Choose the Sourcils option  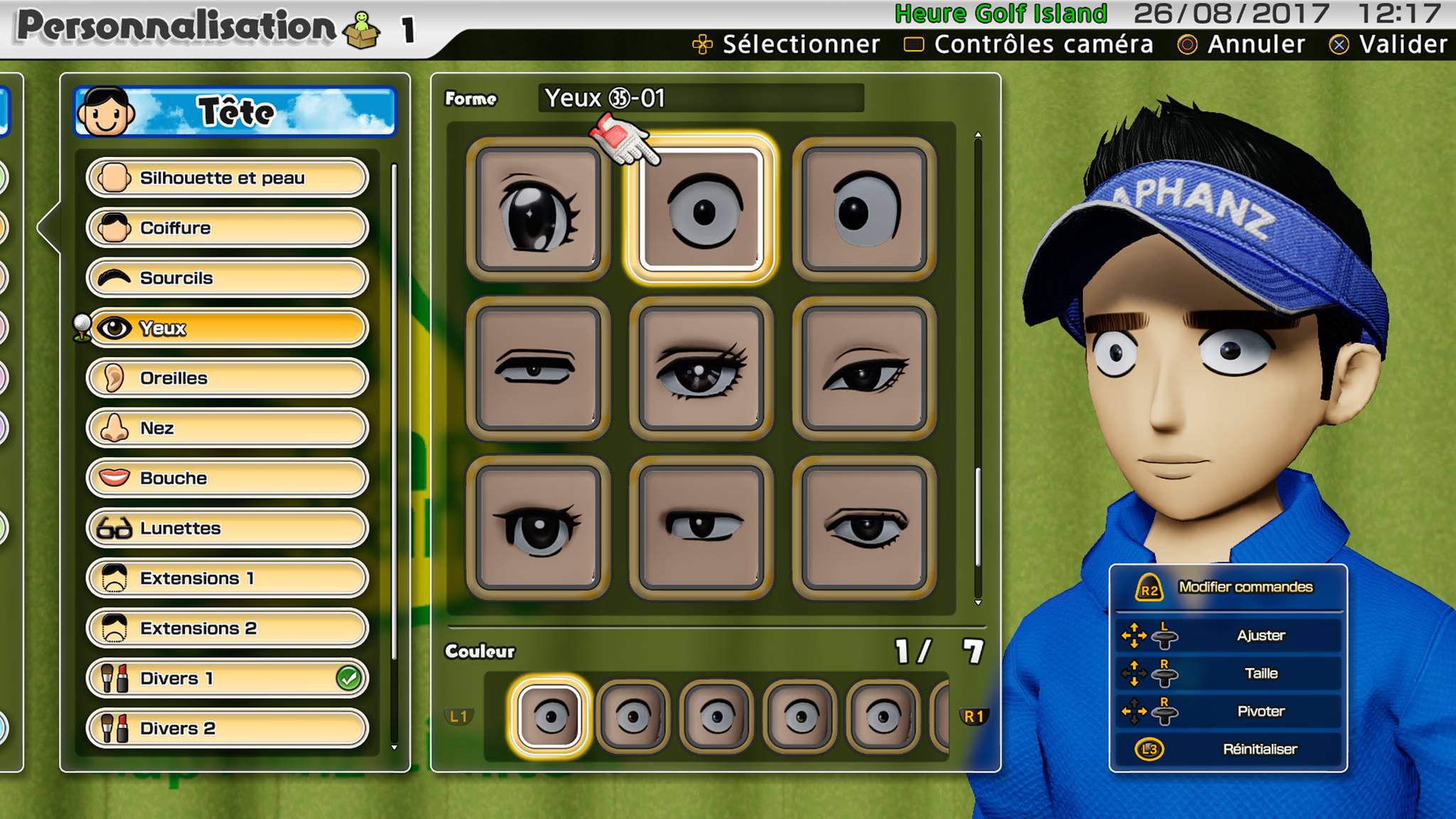click(227, 278)
